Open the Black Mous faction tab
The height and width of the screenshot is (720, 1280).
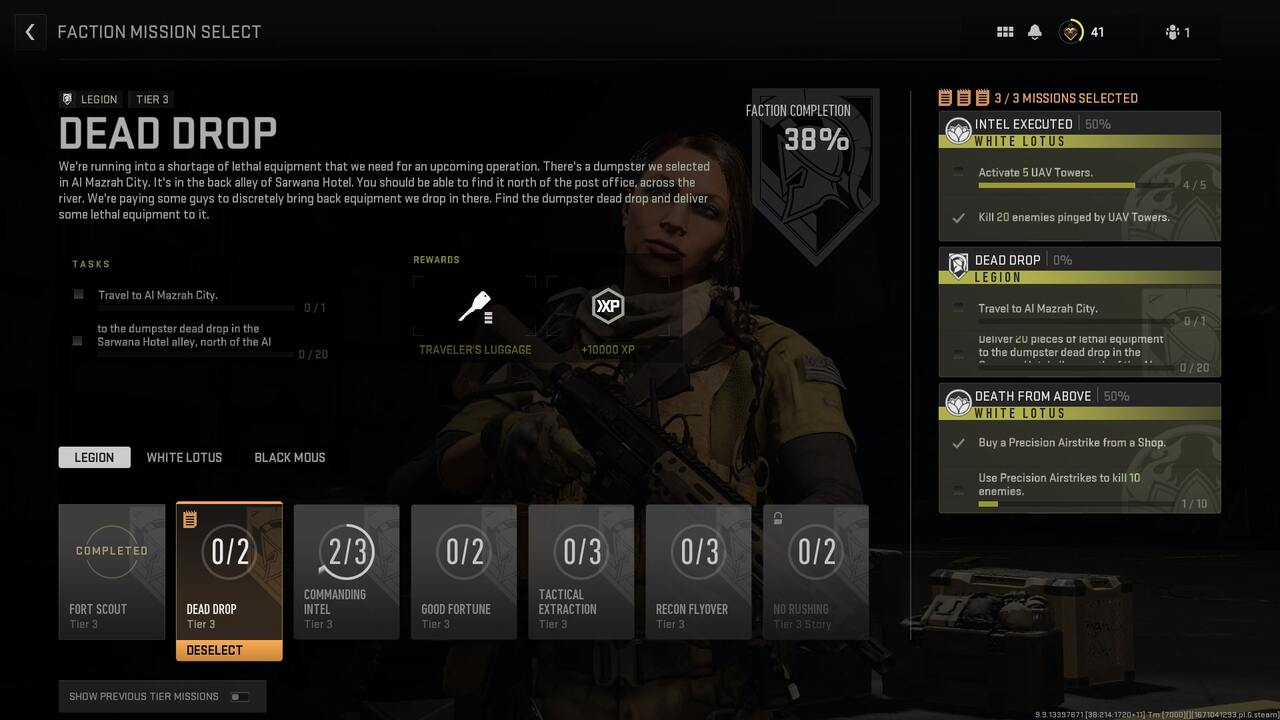pyautogui.click(x=289, y=457)
